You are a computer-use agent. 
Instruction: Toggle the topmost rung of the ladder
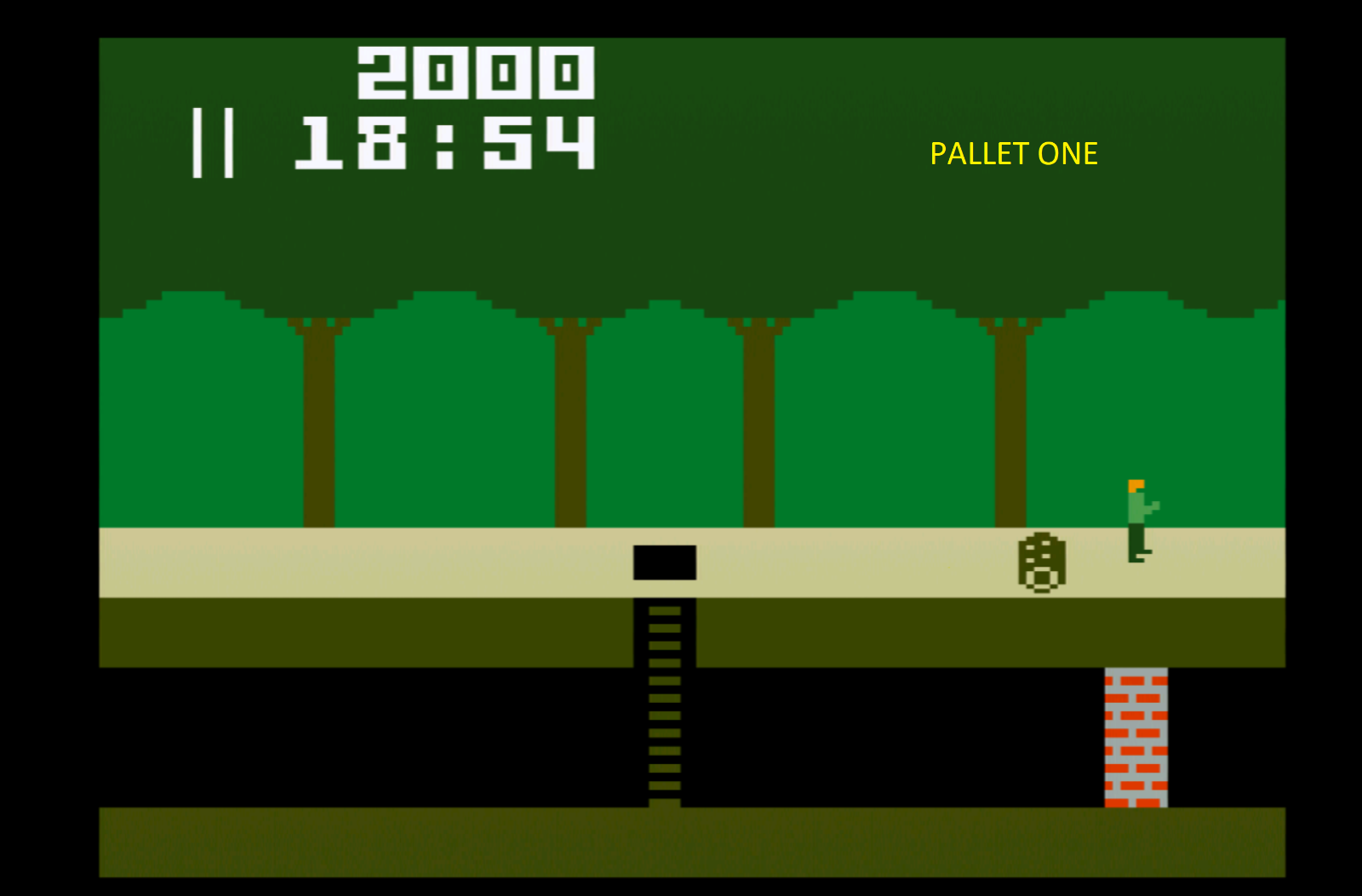coord(664,613)
